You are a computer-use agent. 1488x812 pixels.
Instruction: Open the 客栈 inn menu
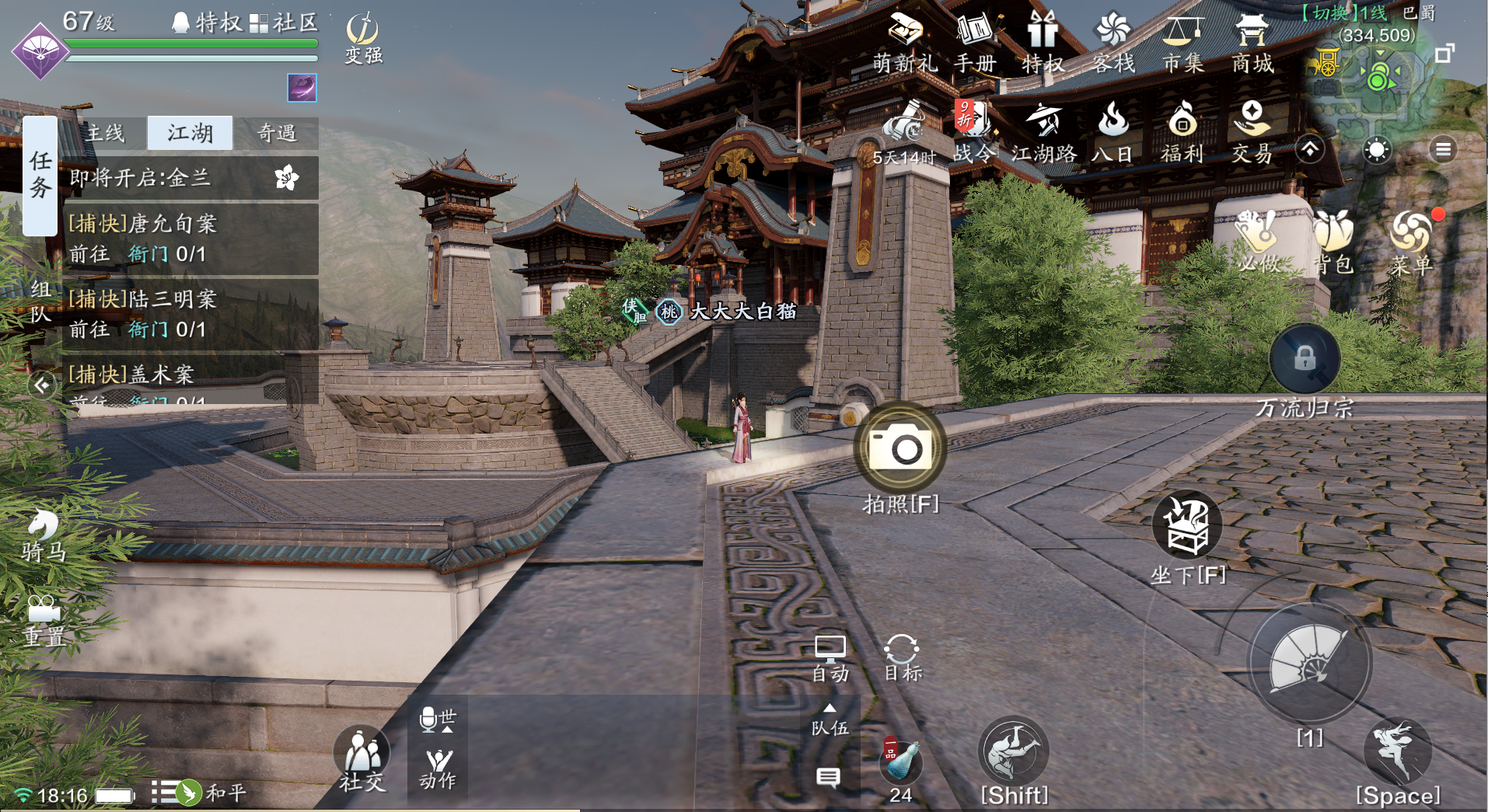coord(1113,44)
